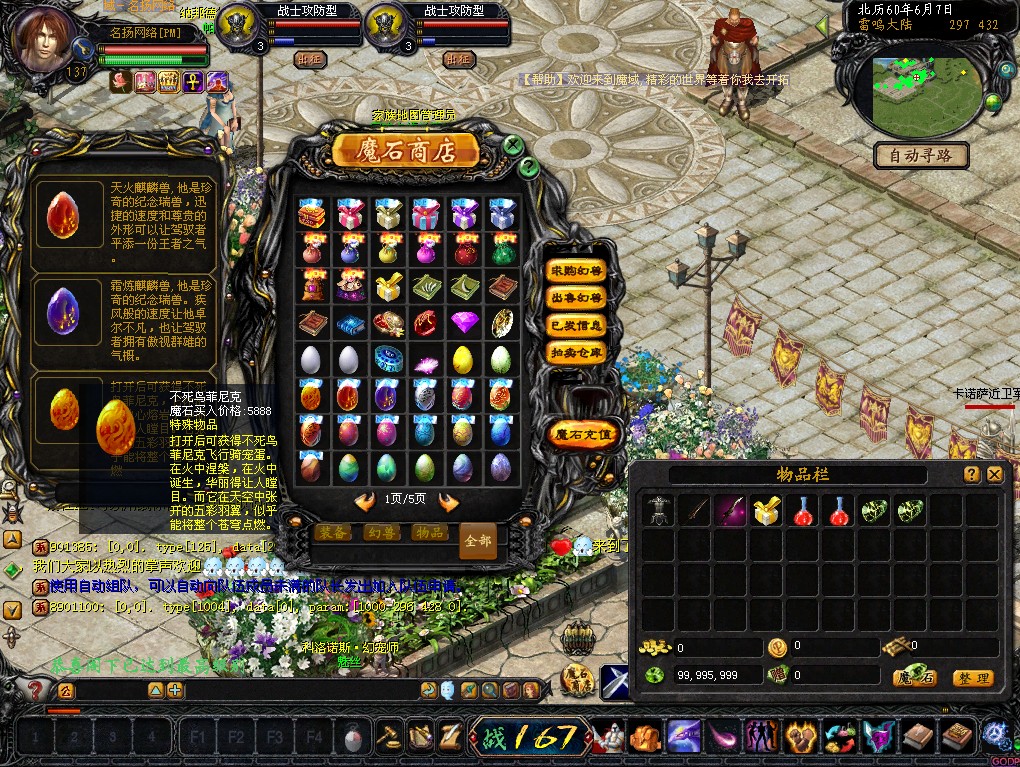Select the 已发信息 button
1020x767 pixels.
[577, 325]
